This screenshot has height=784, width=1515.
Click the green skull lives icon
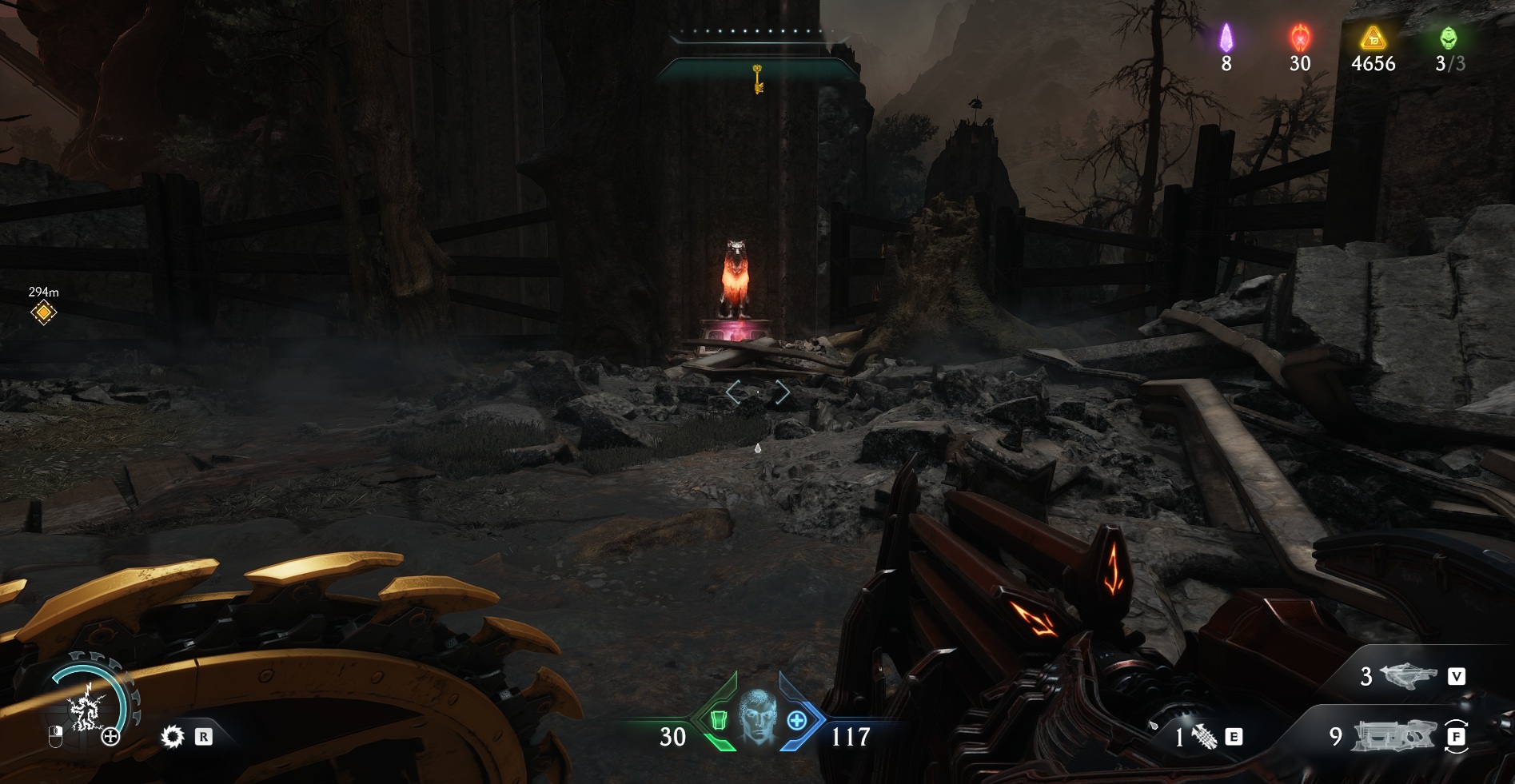(x=1448, y=38)
